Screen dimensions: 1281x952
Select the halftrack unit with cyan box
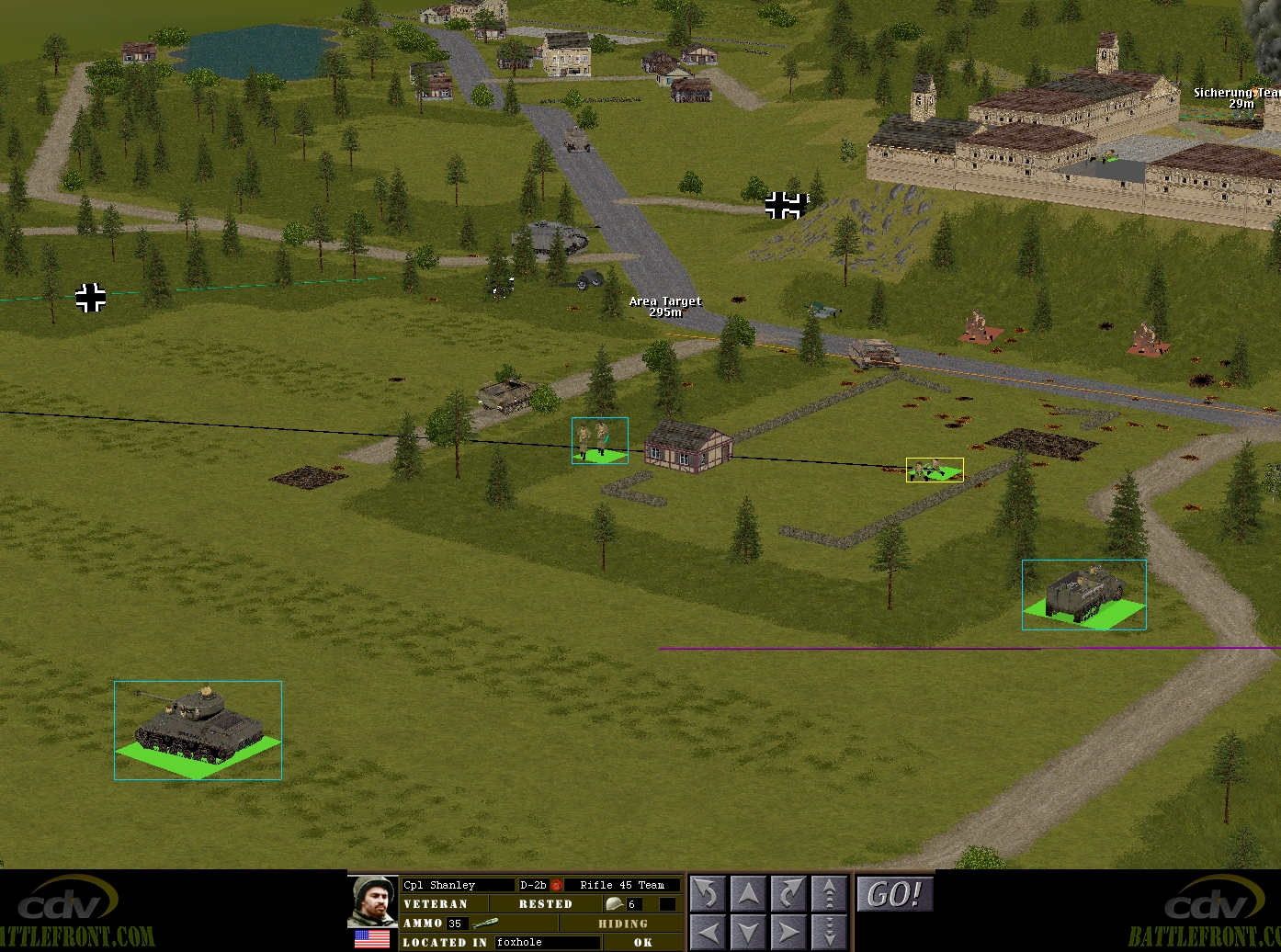coord(1083,593)
